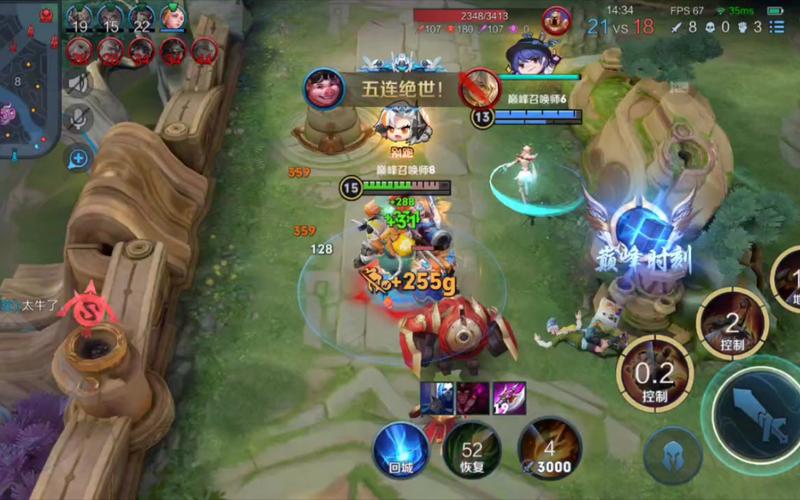This screenshot has width=800, height=500.
Task: Toggle the muted microphone button
Action: [79, 119]
